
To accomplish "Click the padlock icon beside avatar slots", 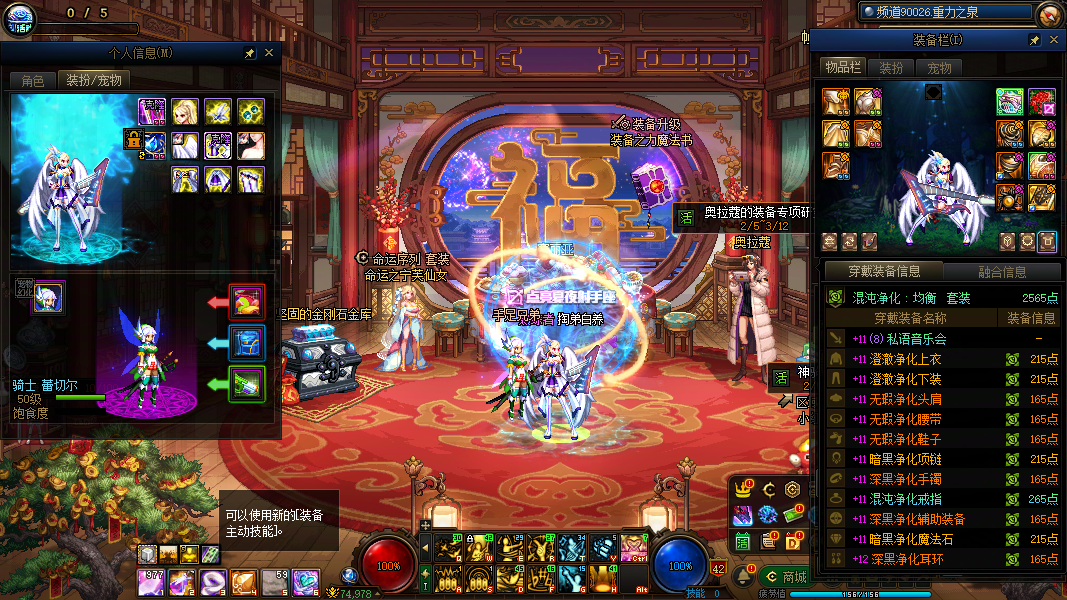I will coord(132,139).
